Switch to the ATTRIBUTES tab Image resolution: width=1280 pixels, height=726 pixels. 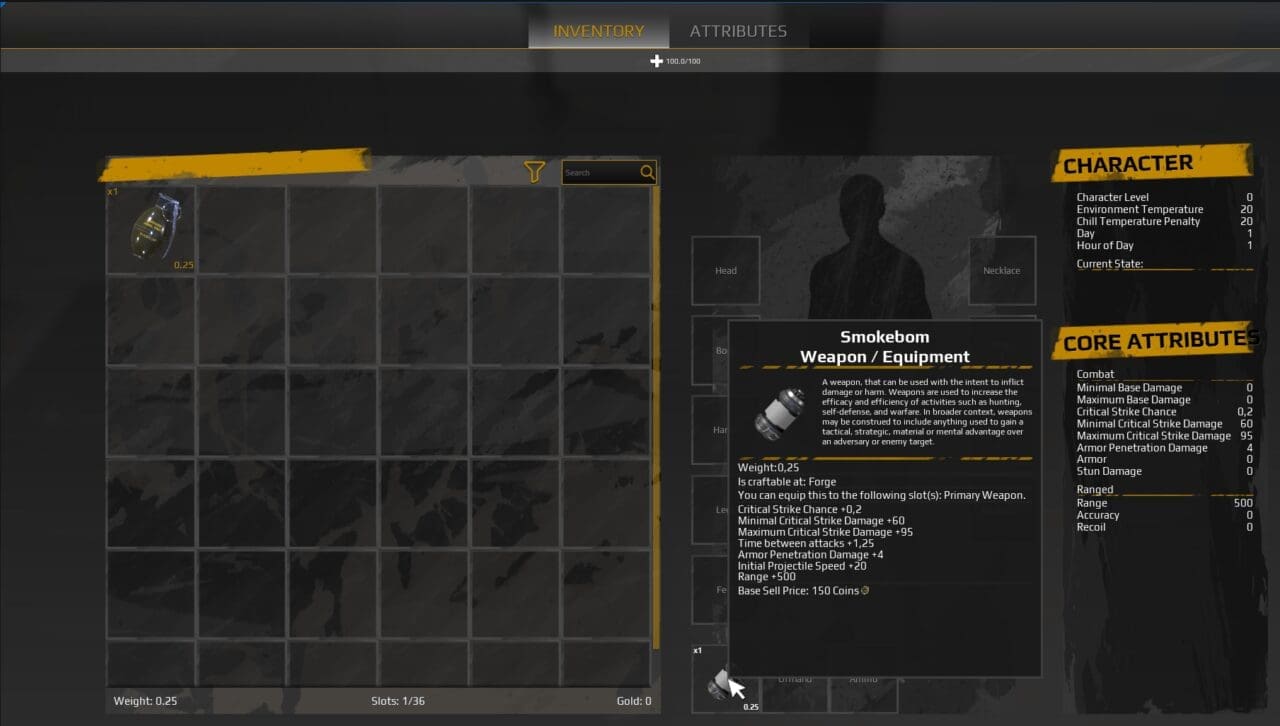coord(738,30)
